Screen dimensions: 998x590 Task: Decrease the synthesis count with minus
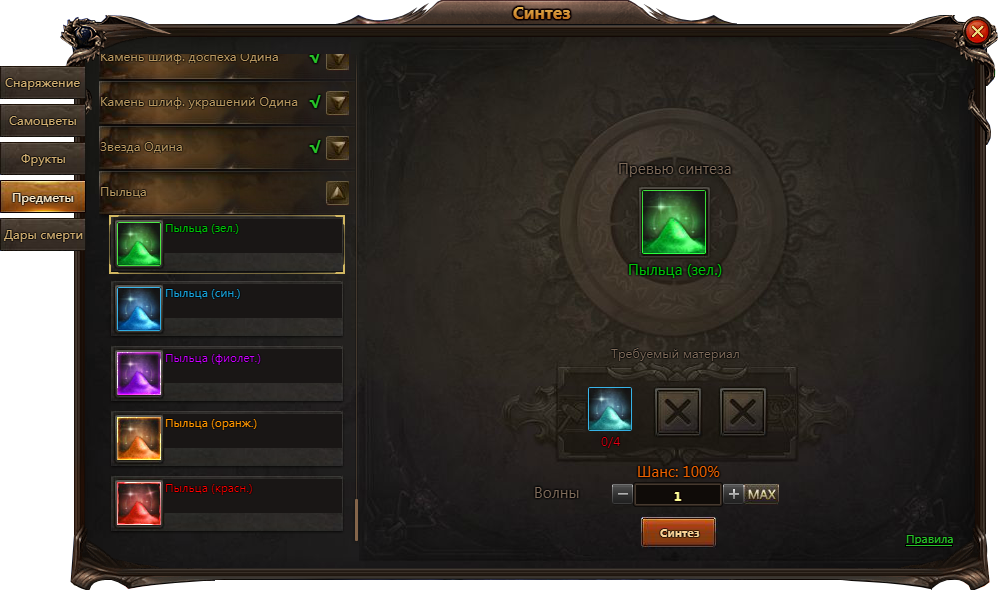tap(622, 494)
